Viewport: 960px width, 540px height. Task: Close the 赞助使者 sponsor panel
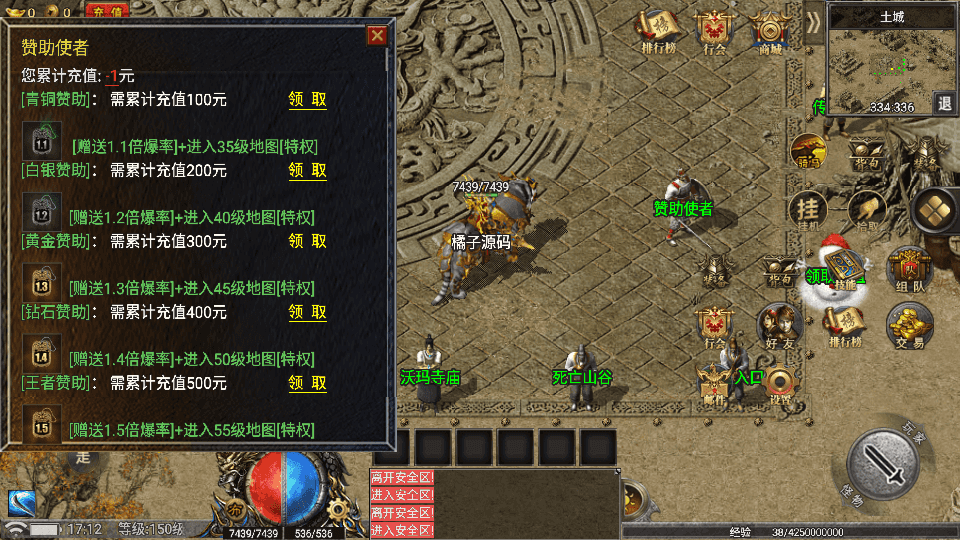pos(377,36)
